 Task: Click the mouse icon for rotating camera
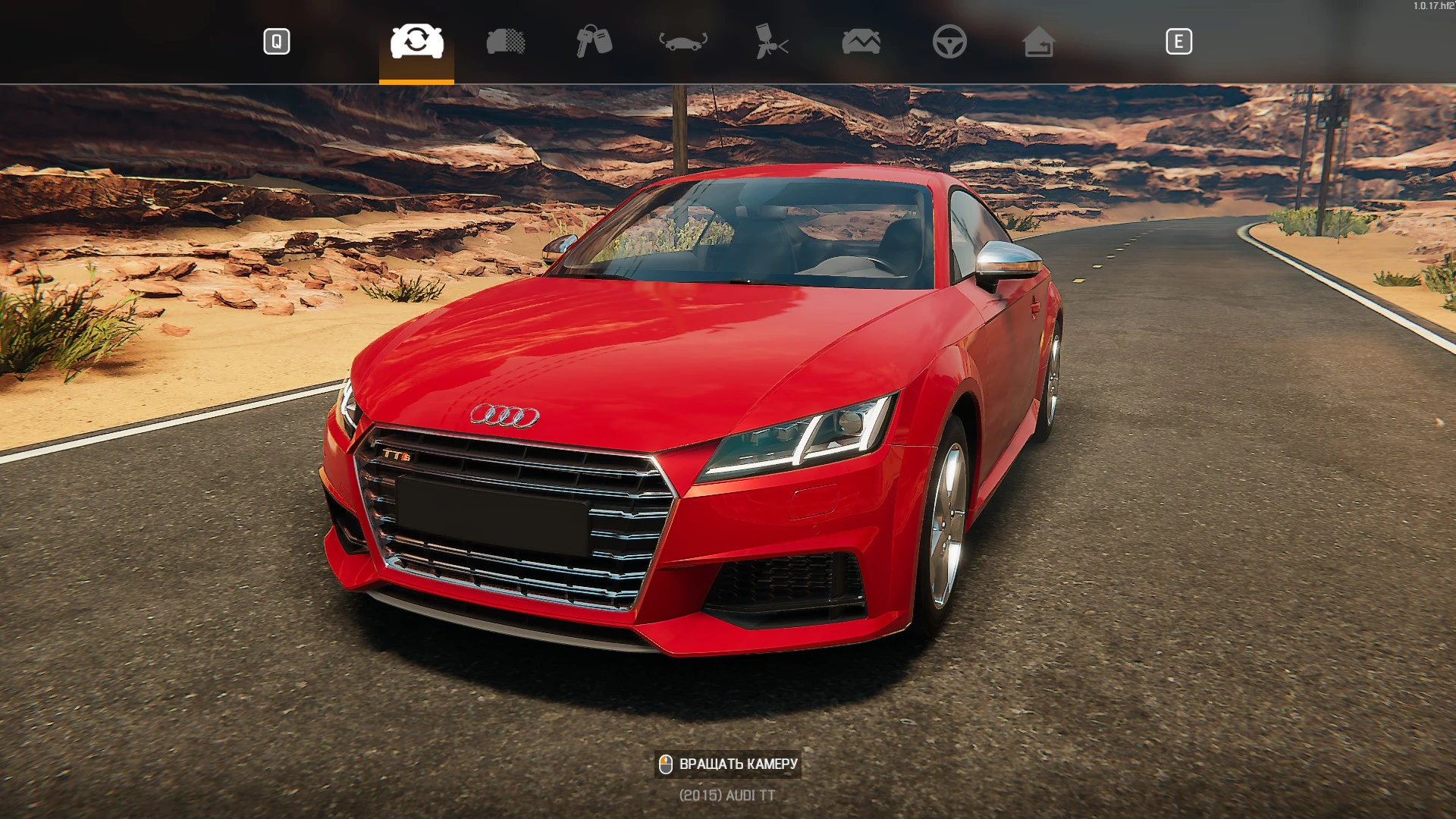click(666, 764)
